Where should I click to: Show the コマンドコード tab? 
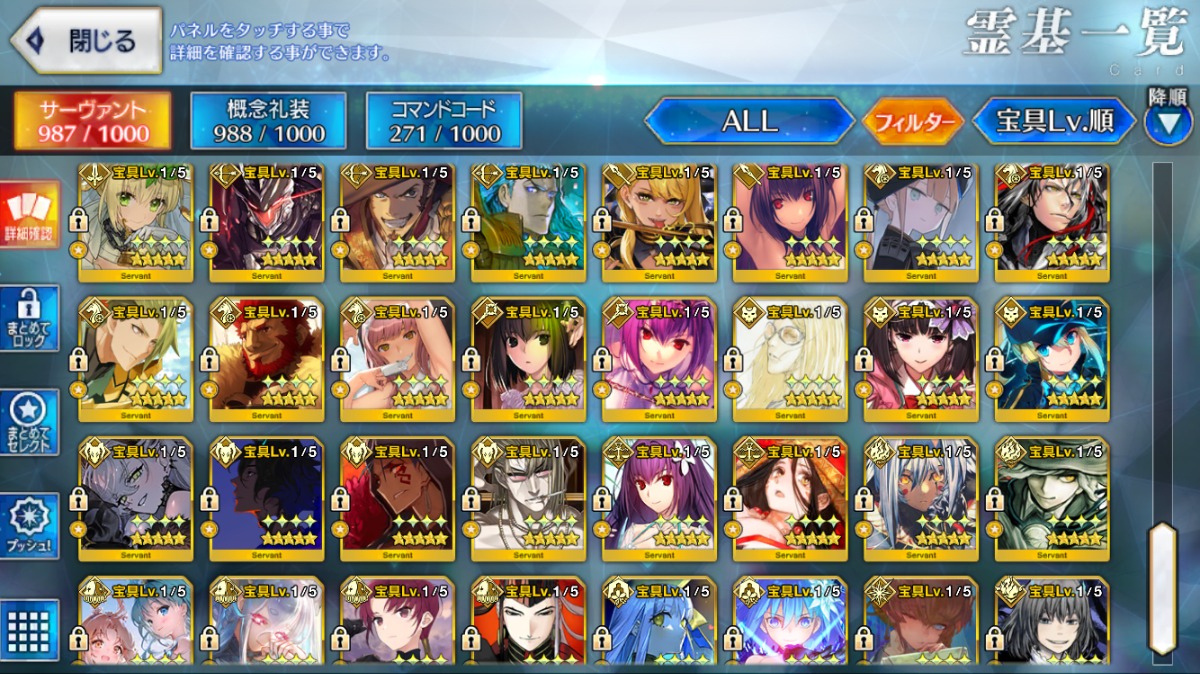443,121
